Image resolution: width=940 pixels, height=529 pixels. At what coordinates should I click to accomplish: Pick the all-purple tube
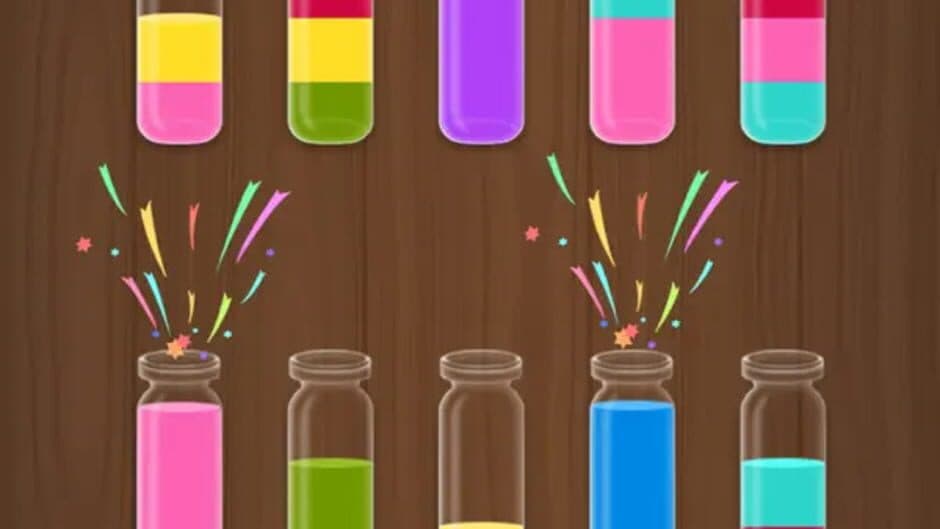coord(481,72)
